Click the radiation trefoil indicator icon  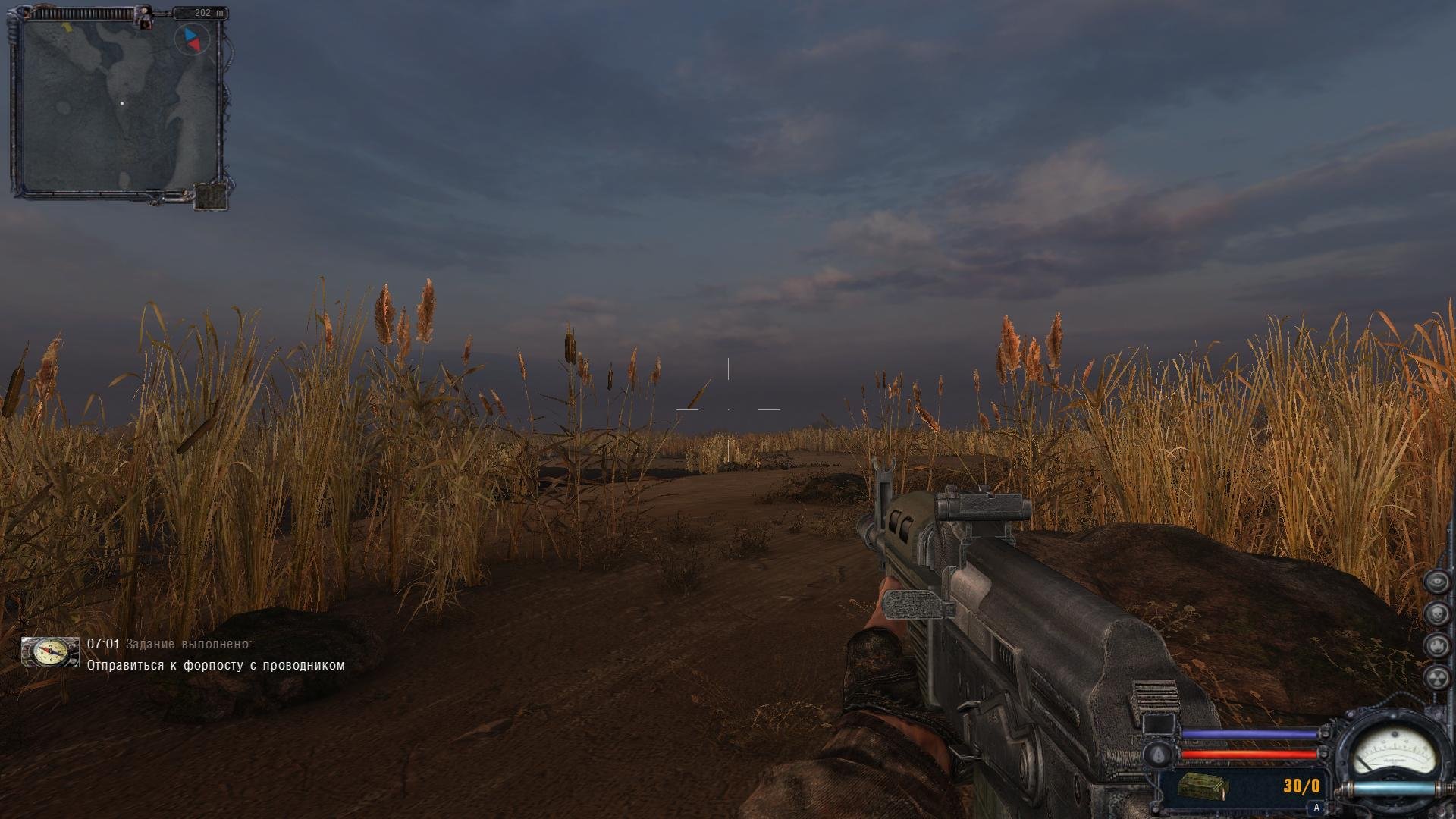point(1436,676)
